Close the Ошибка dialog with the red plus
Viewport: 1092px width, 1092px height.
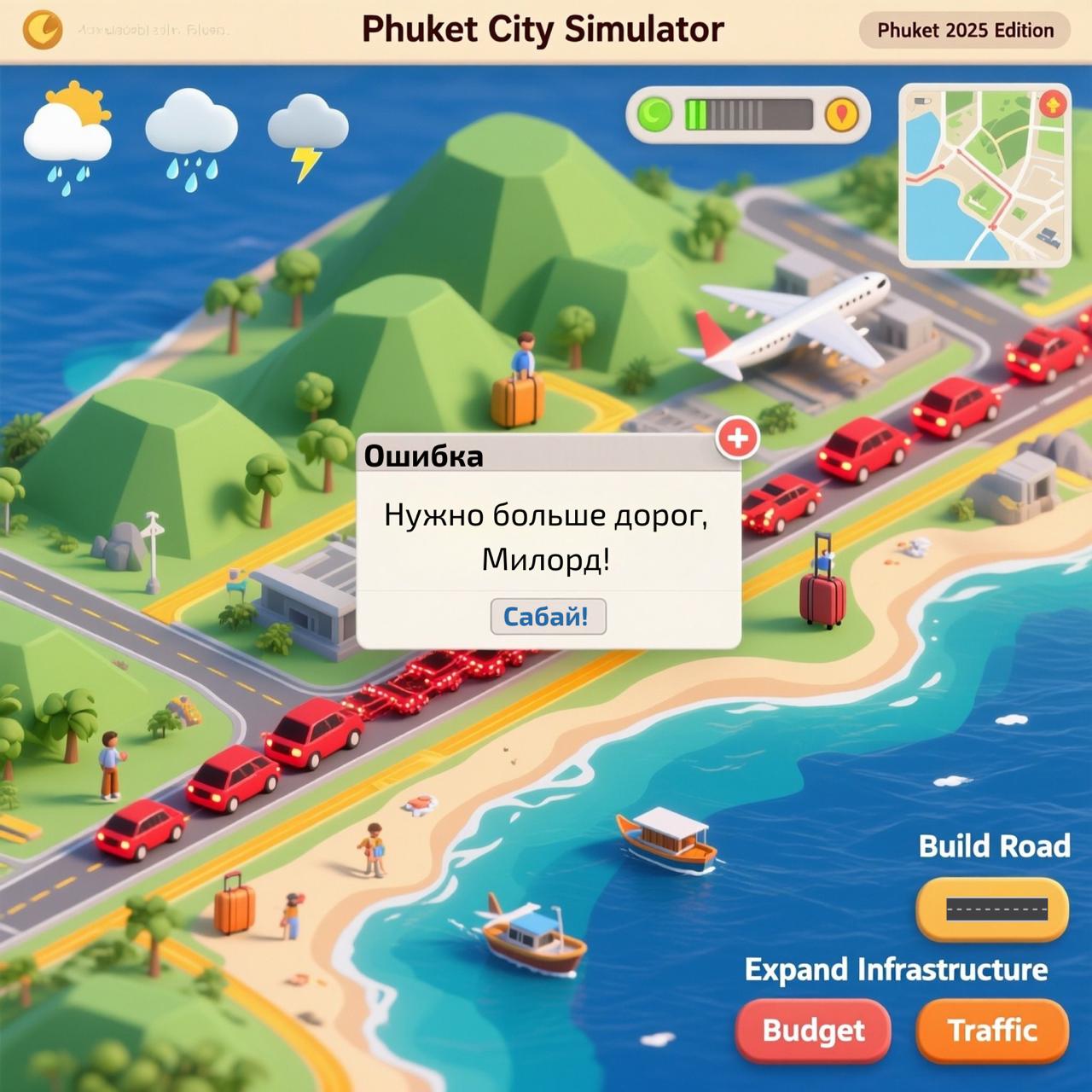click(x=737, y=439)
